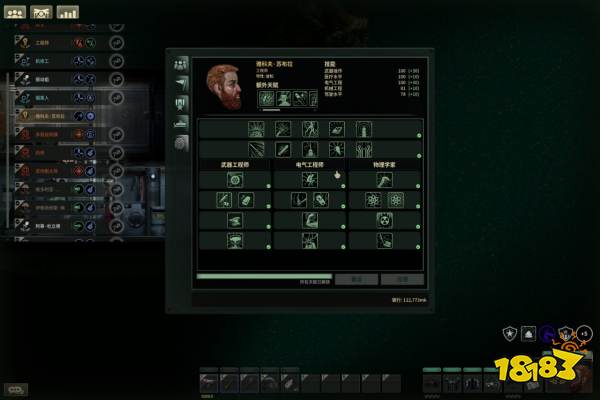Screen dimensions: 600x400
Task: Switch to the crew tab in the side panel
Action: pyautogui.click(x=181, y=62)
